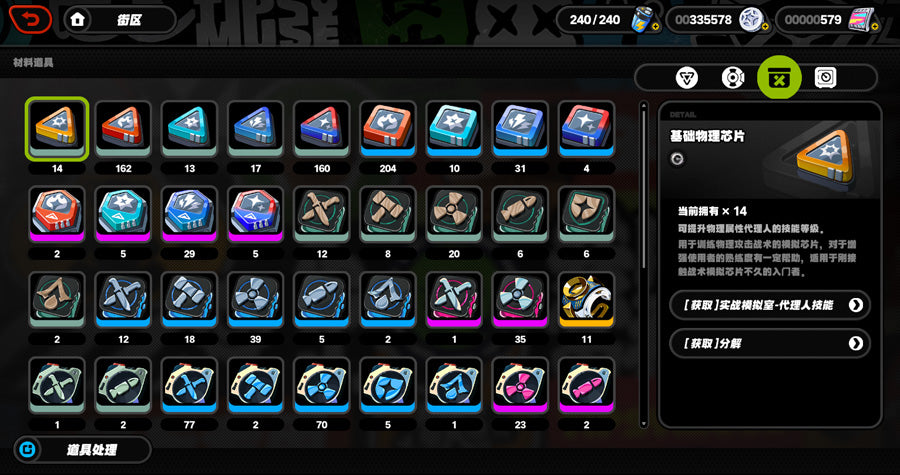Top up film currency with the plus icon
The width and height of the screenshot is (900, 475).
click(x=875, y=28)
